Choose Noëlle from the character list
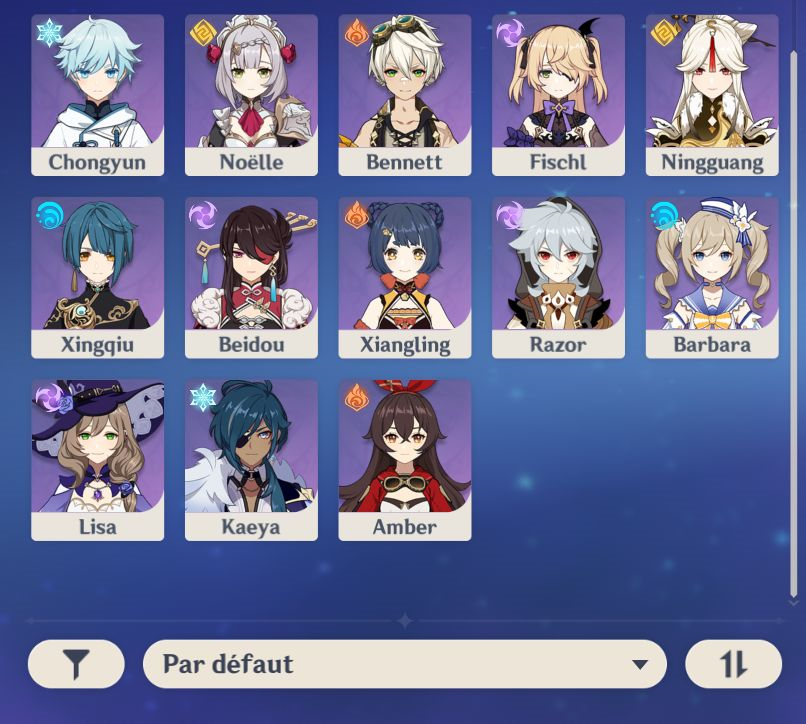The image size is (806, 724). (251, 94)
